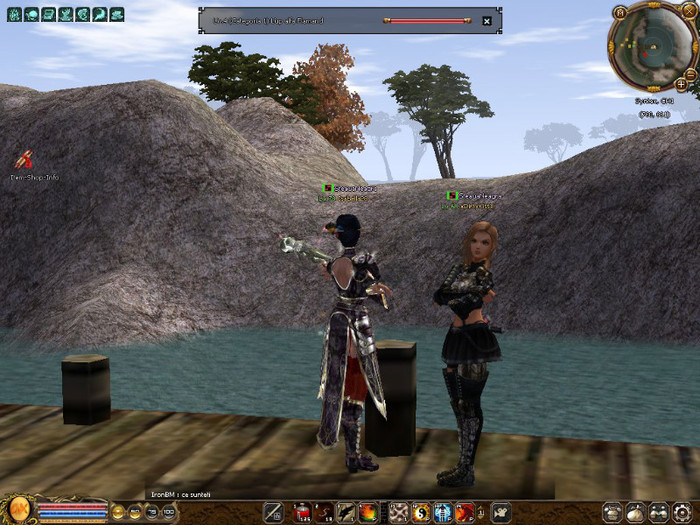Activate the yin-yang skill in the quickslot bar
Image resolution: width=700 pixels, height=525 pixels.
coord(420,513)
